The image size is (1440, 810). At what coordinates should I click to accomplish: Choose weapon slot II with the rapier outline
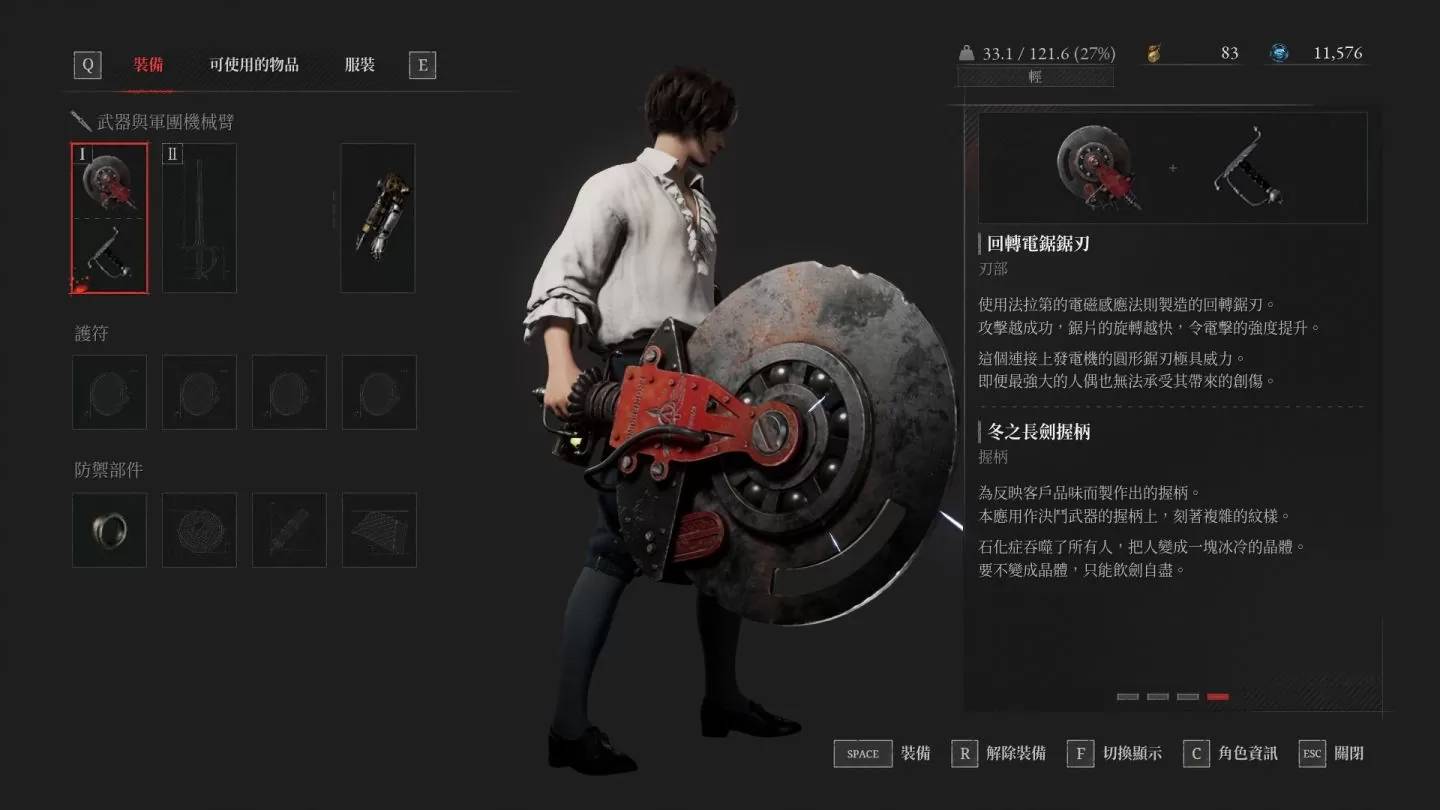pyautogui.click(x=199, y=218)
